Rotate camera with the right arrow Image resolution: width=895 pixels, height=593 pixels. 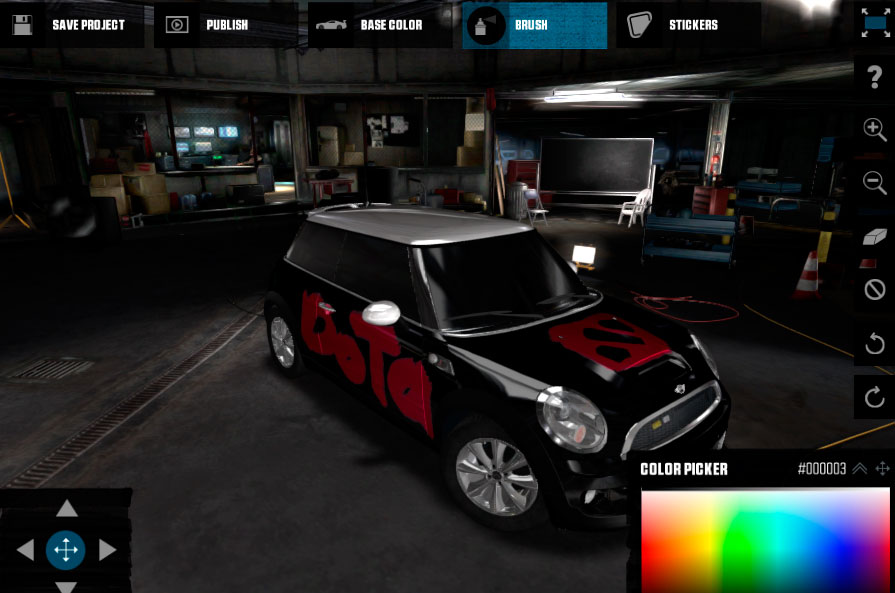[x=107, y=549]
